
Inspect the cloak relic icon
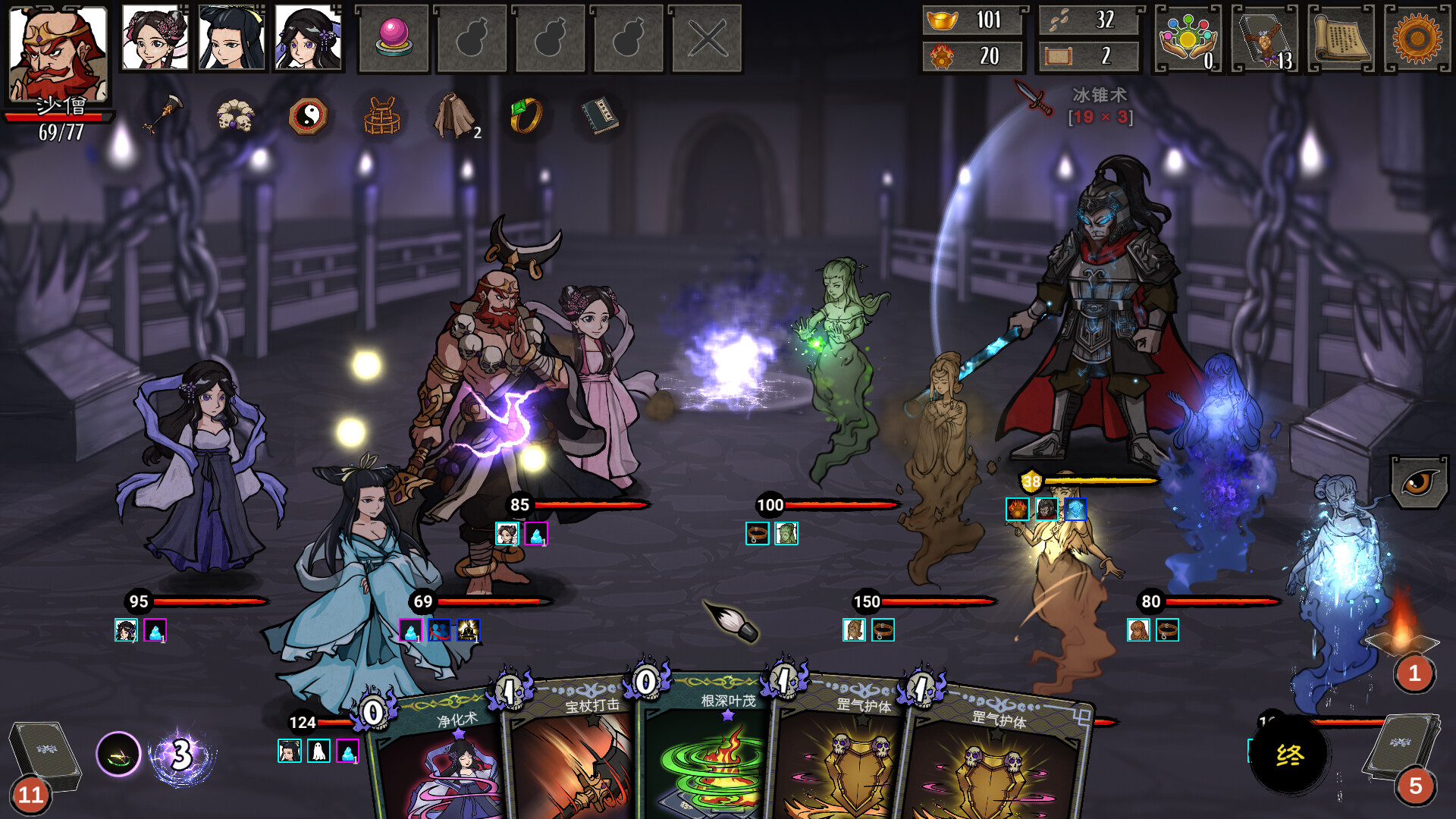454,116
